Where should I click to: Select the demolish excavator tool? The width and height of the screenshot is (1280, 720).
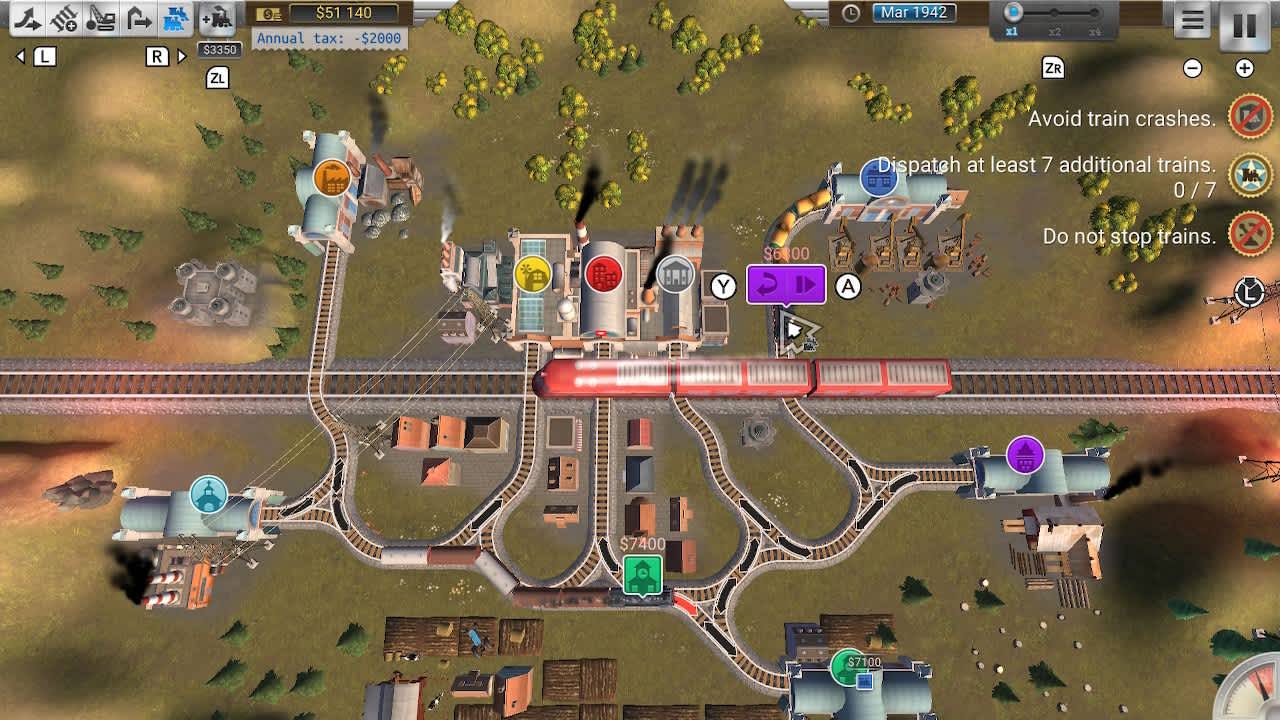pos(100,18)
